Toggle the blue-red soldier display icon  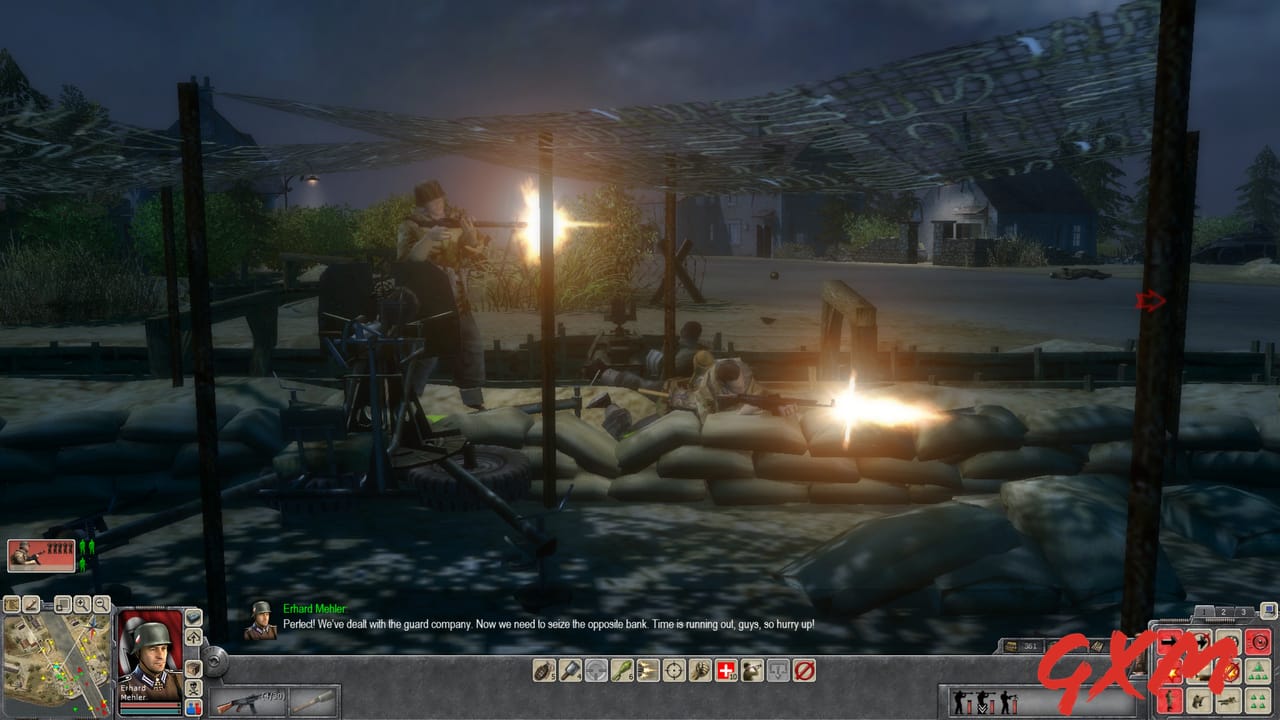[193, 708]
